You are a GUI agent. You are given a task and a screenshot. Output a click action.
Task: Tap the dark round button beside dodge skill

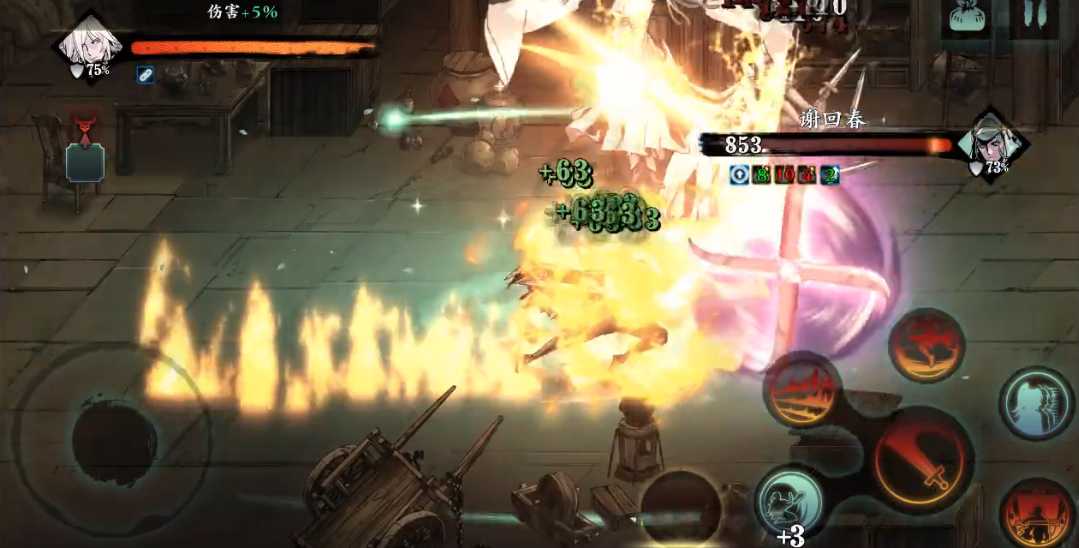[682, 507]
